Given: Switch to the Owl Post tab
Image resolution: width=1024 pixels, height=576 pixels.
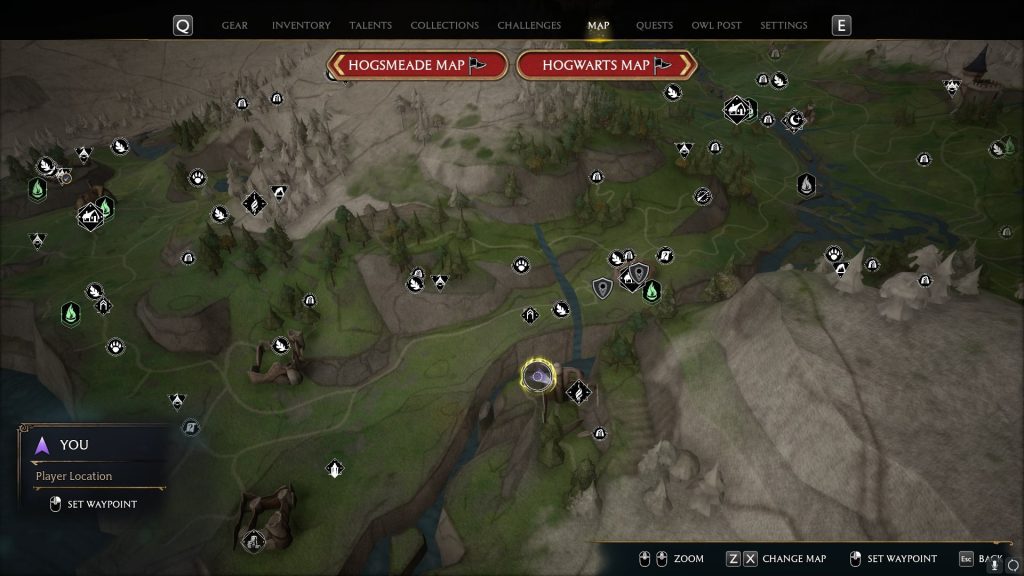Looking at the screenshot, I should pos(716,25).
